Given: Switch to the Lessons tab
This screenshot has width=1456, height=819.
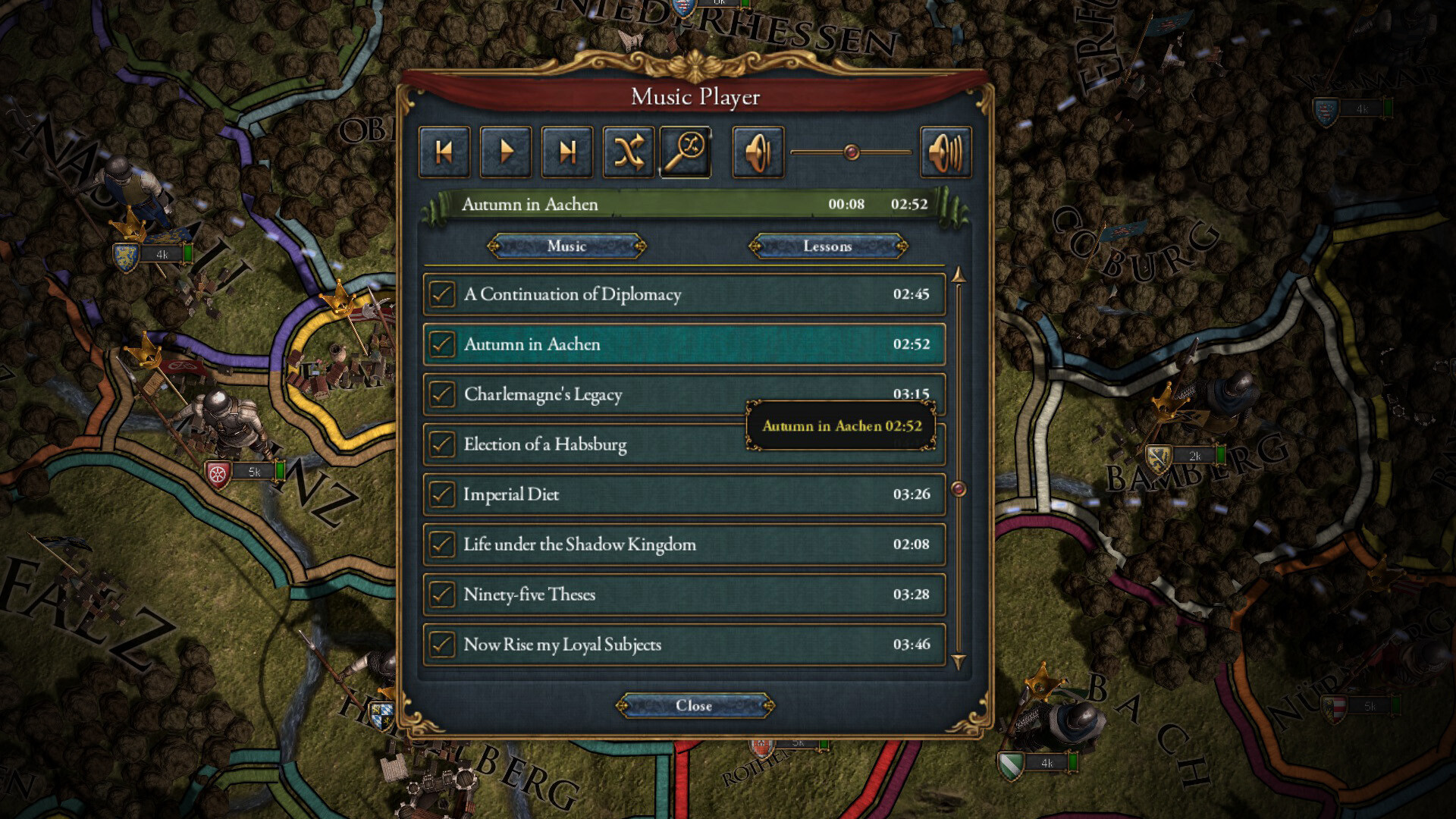Looking at the screenshot, I should [x=828, y=246].
